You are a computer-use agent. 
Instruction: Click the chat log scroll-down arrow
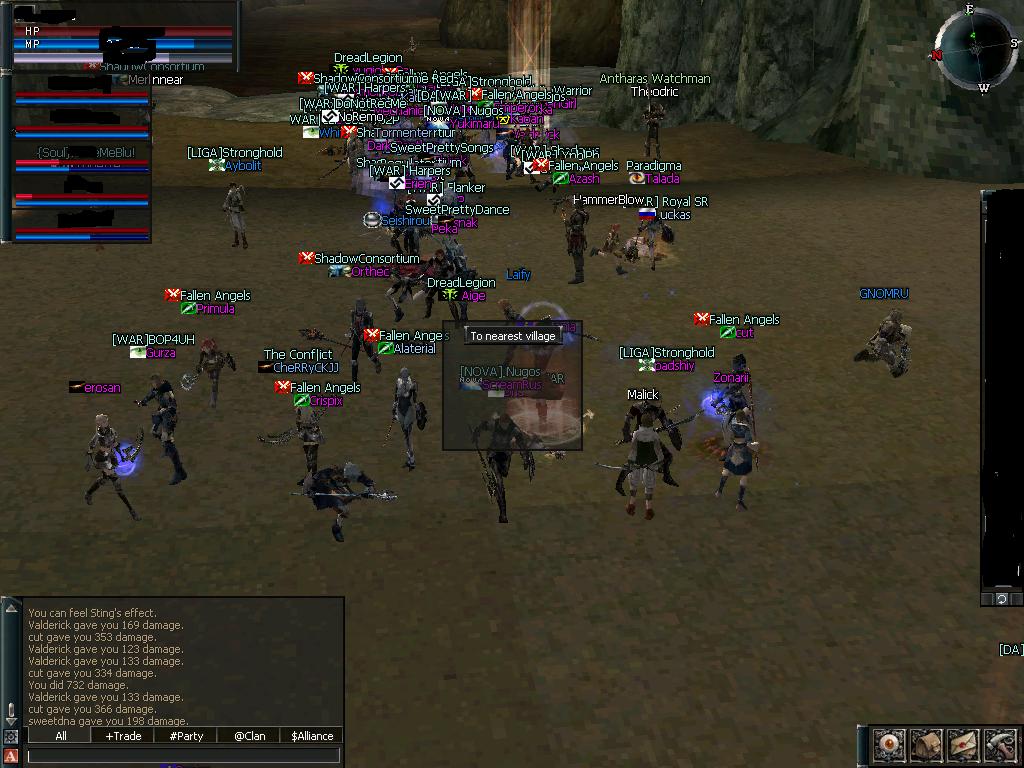tap(11, 722)
